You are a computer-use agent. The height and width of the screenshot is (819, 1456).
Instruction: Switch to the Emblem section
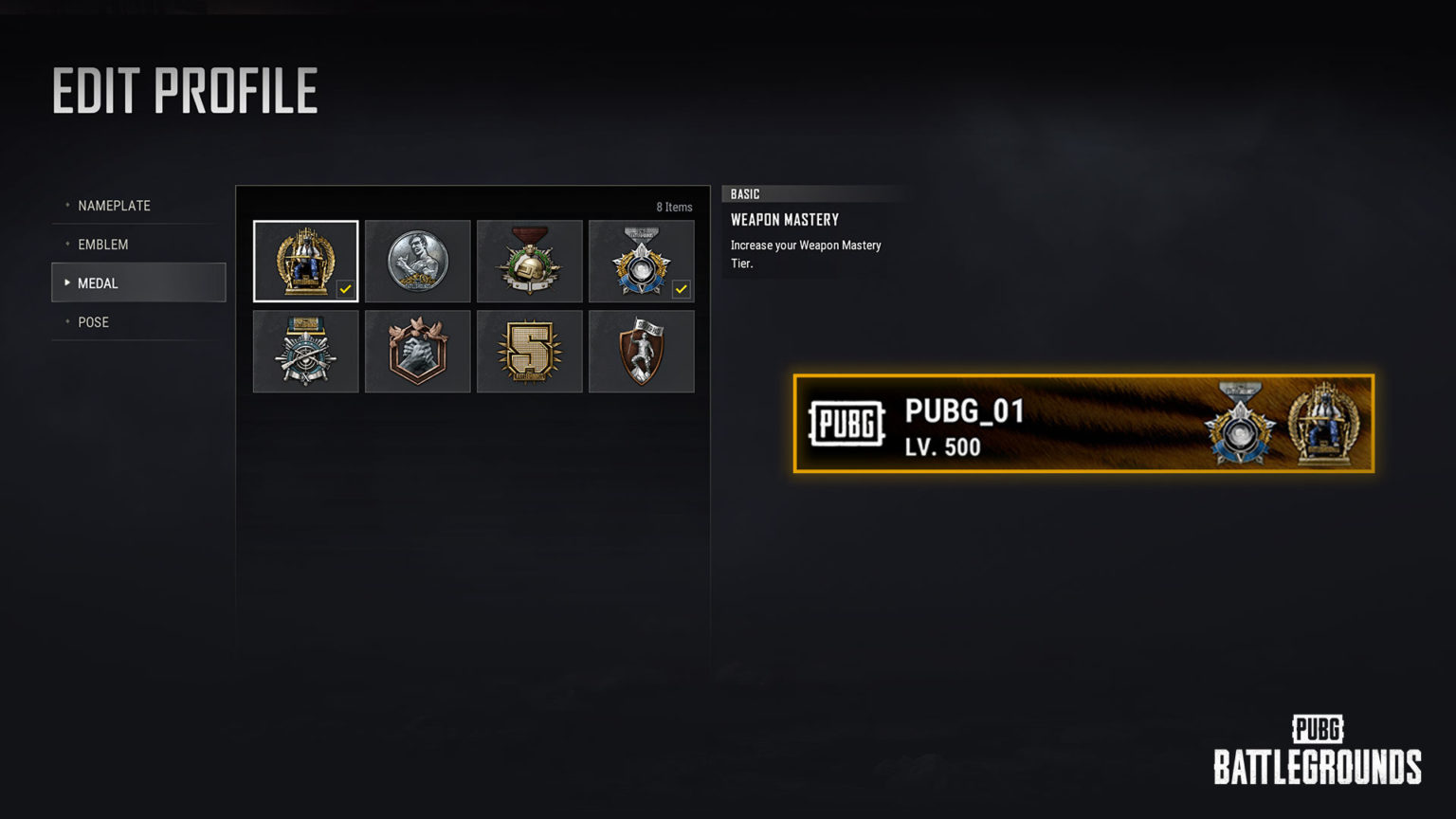[x=103, y=245]
